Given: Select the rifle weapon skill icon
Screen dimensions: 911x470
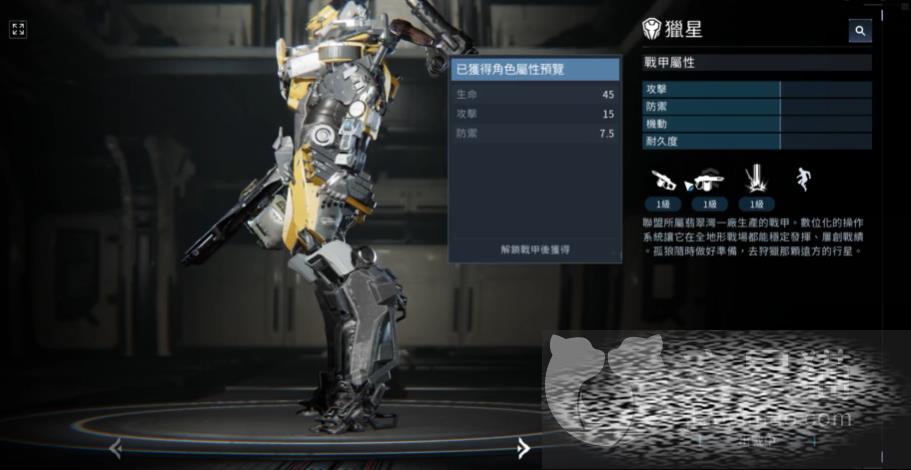Looking at the screenshot, I should coord(664,180).
